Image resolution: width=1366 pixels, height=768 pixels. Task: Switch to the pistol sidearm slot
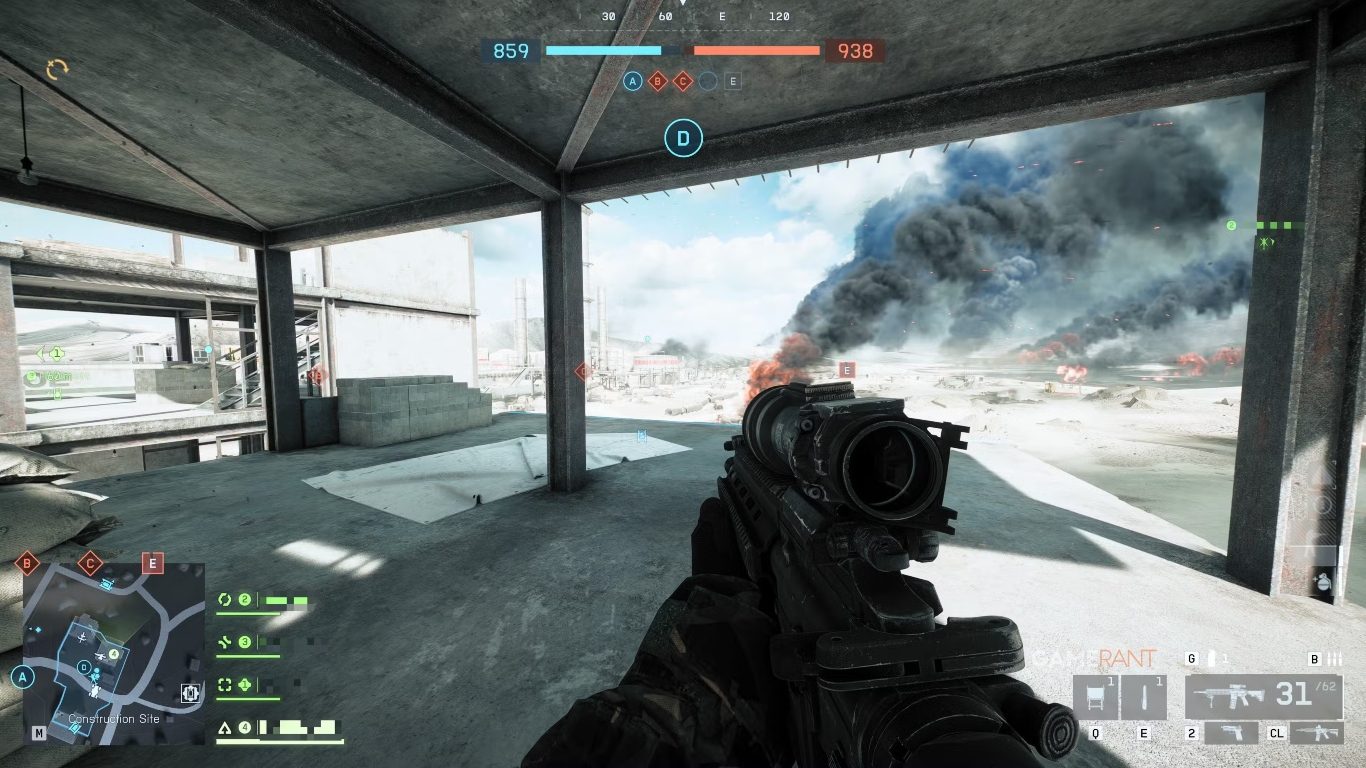coord(1231,734)
